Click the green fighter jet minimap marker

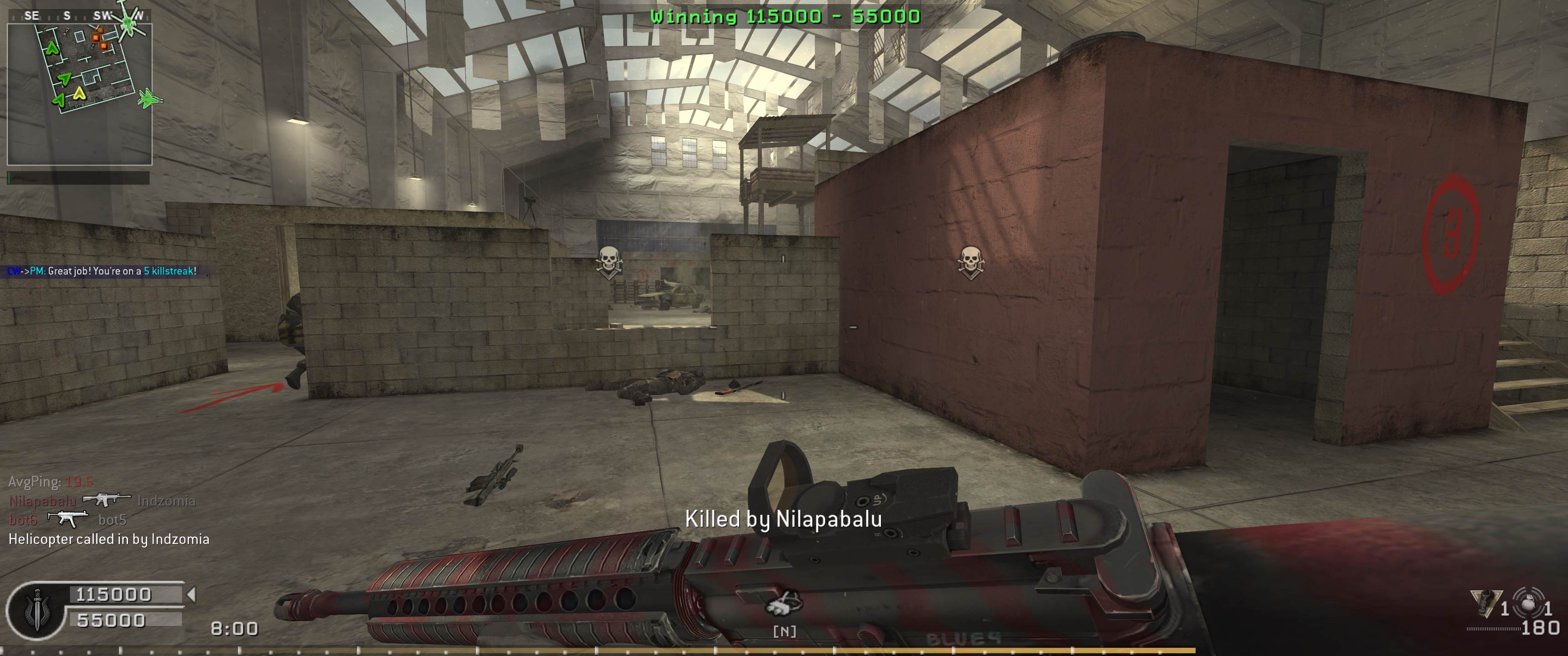click(x=148, y=98)
